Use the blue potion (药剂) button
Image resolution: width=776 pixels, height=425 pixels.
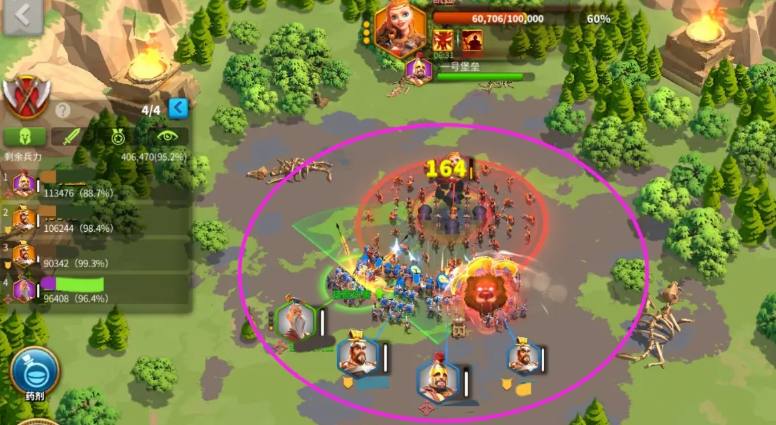pos(35,372)
